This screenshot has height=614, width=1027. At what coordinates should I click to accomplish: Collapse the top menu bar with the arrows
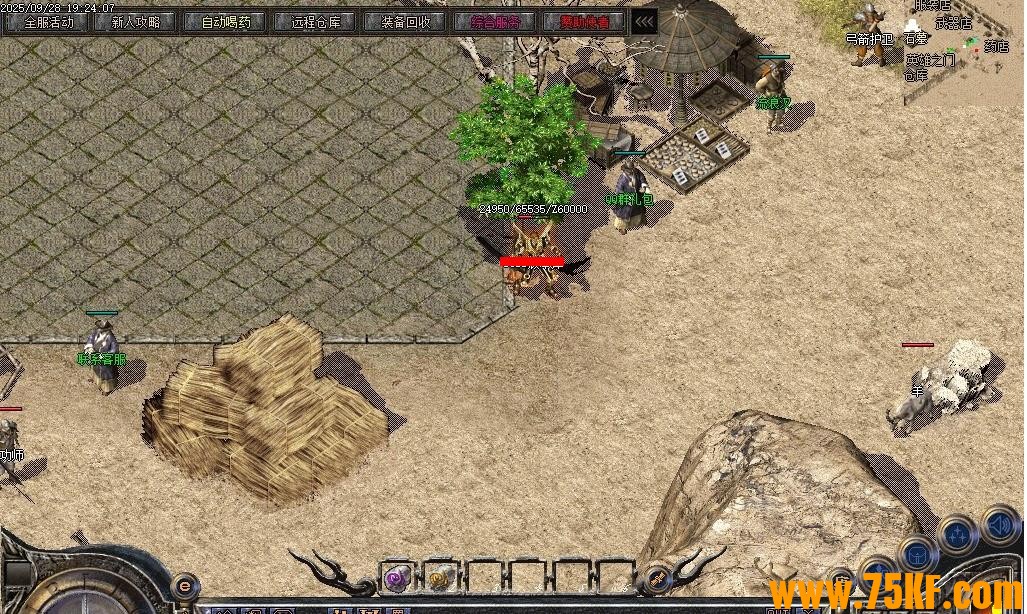pyautogui.click(x=645, y=22)
